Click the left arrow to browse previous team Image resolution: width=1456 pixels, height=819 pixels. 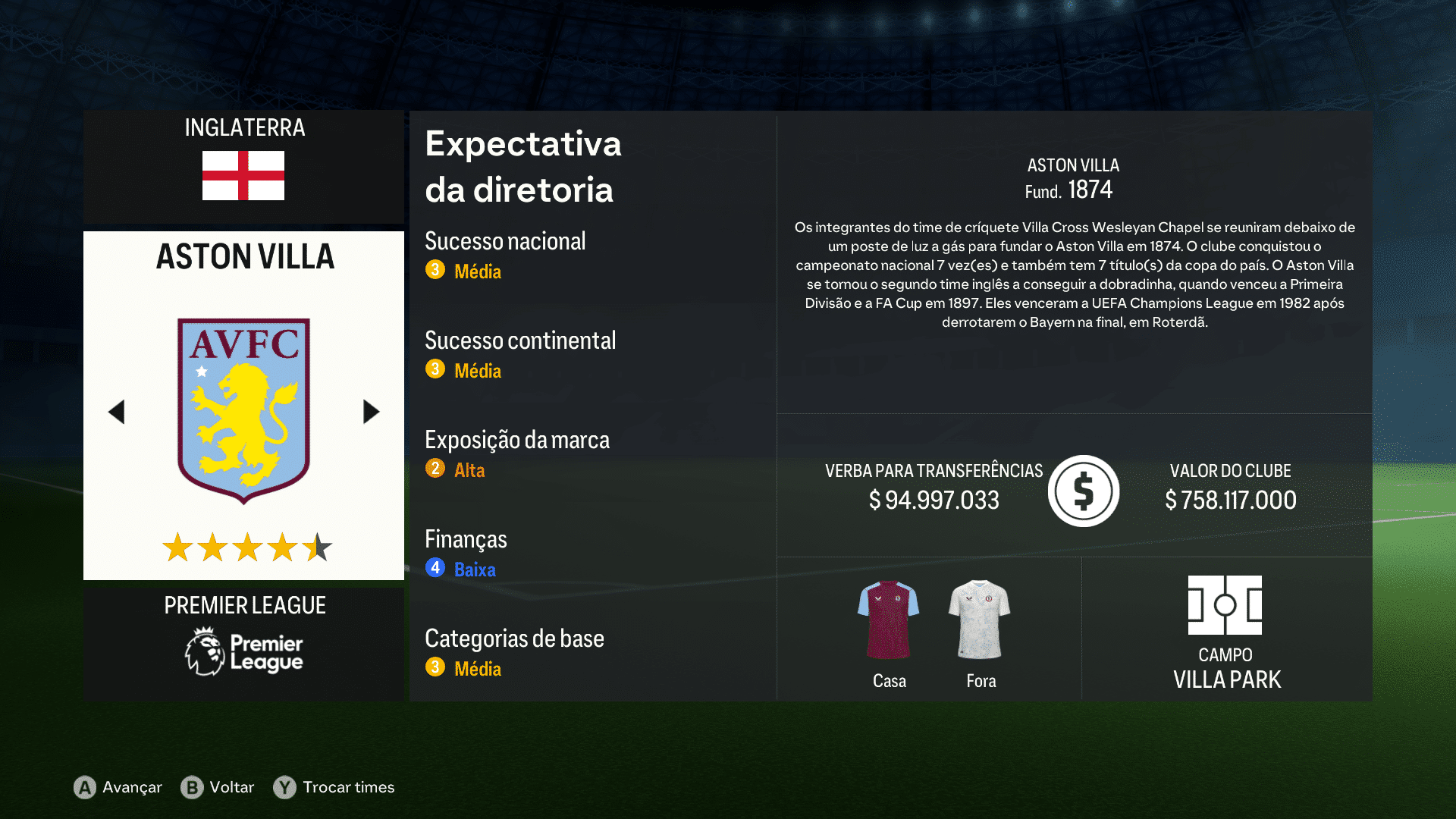(116, 411)
